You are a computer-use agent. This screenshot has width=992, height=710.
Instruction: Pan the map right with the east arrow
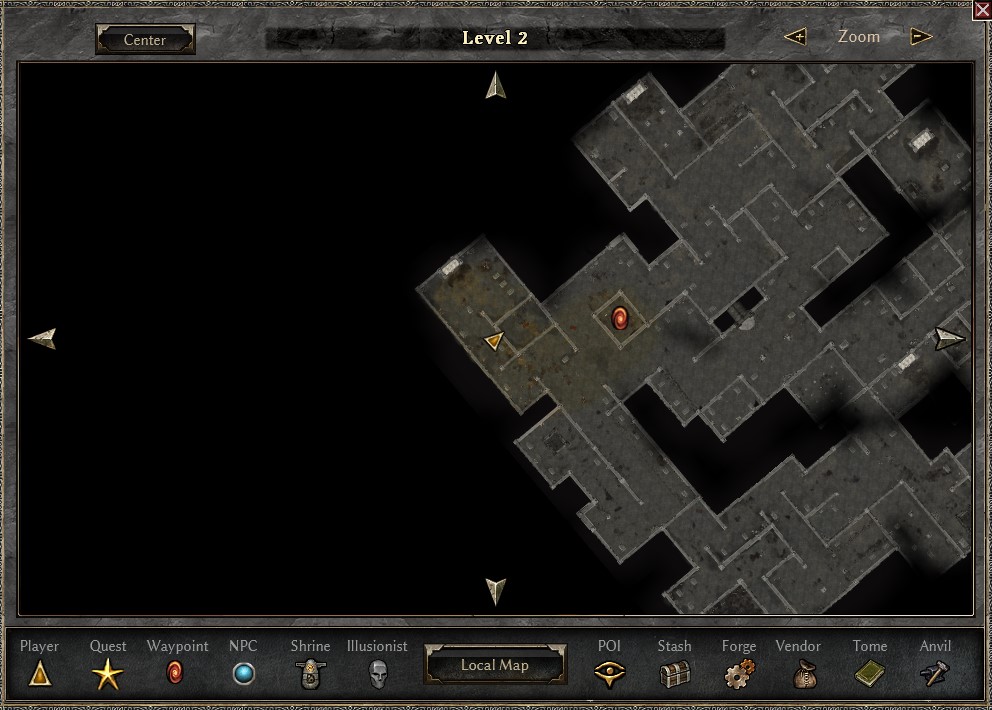coord(949,338)
